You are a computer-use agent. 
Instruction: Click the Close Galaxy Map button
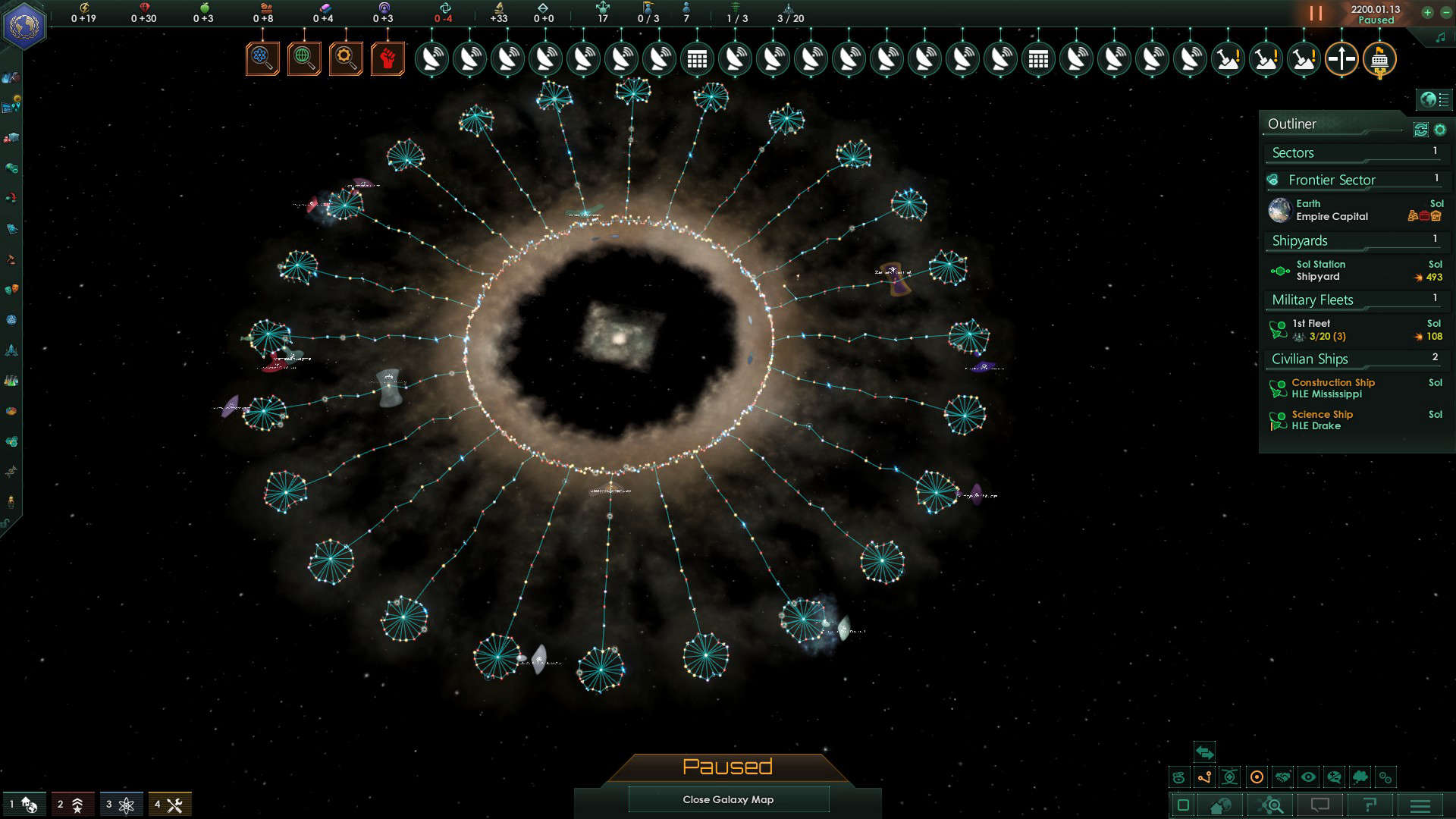[x=728, y=799]
